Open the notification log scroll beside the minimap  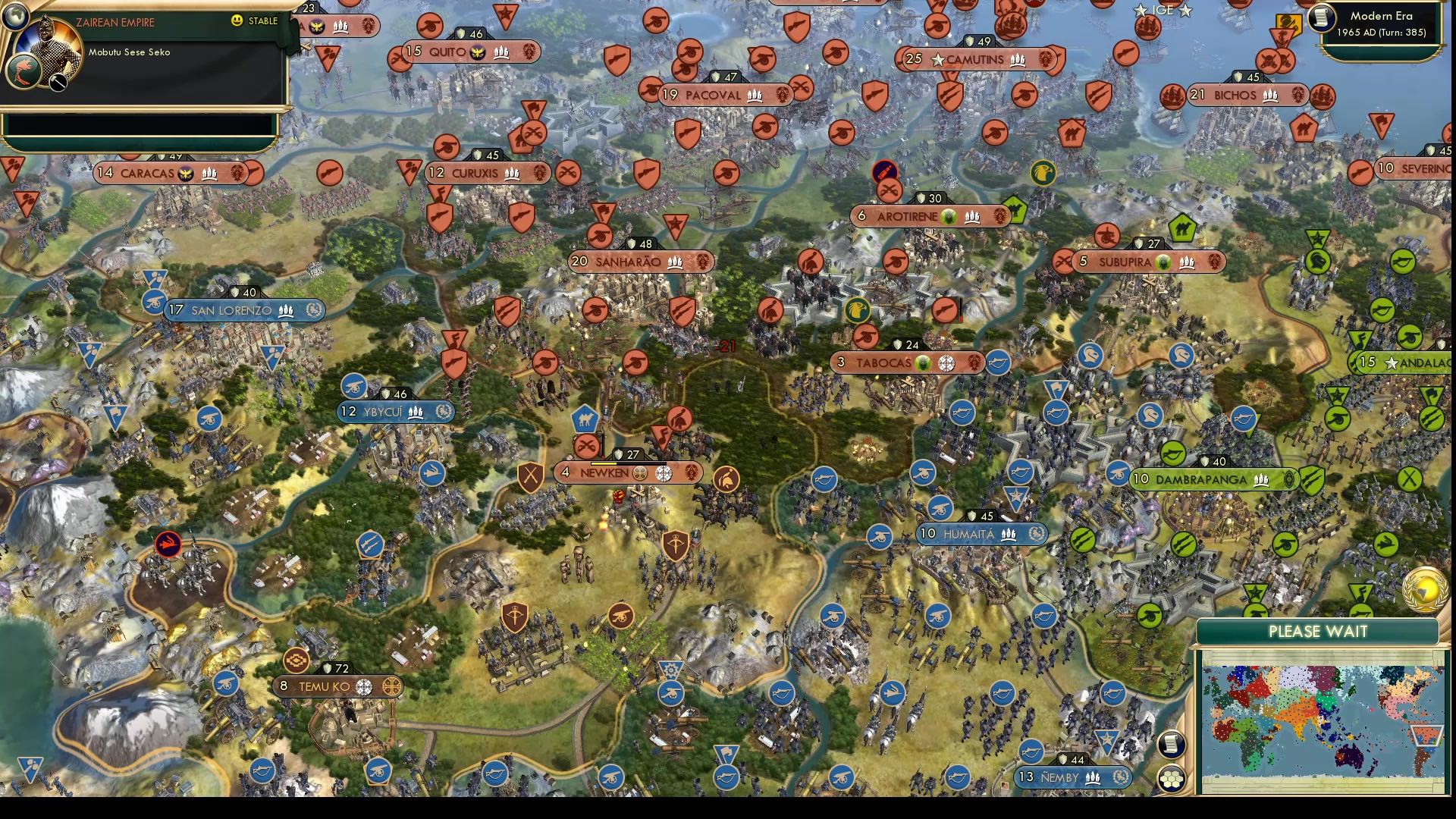[1171, 744]
